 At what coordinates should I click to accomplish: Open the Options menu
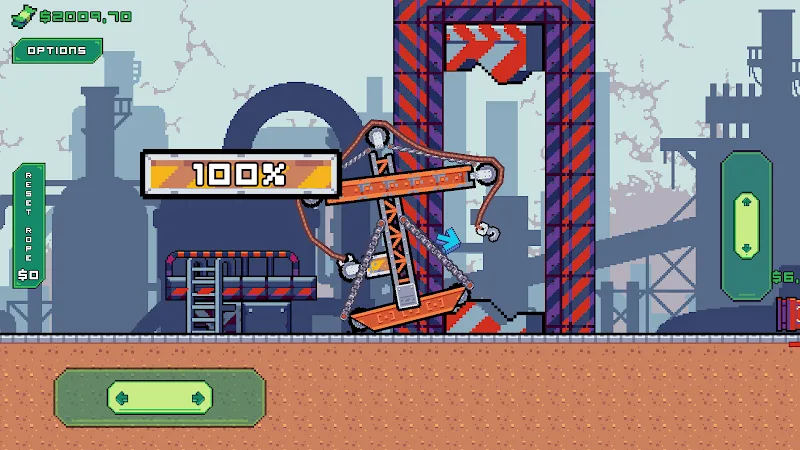click(57, 50)
